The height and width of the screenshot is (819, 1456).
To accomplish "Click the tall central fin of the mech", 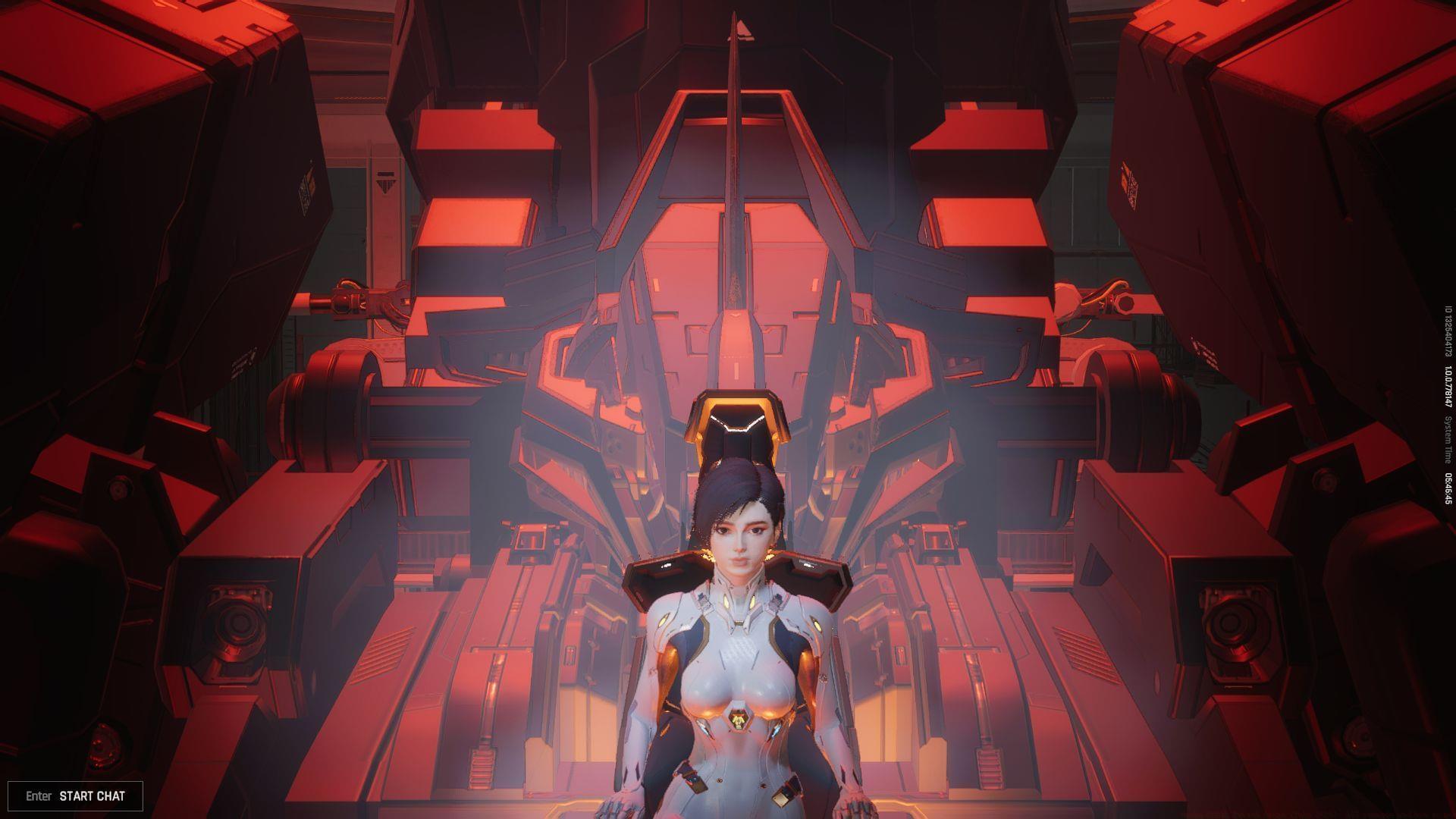I will point(734,174).
